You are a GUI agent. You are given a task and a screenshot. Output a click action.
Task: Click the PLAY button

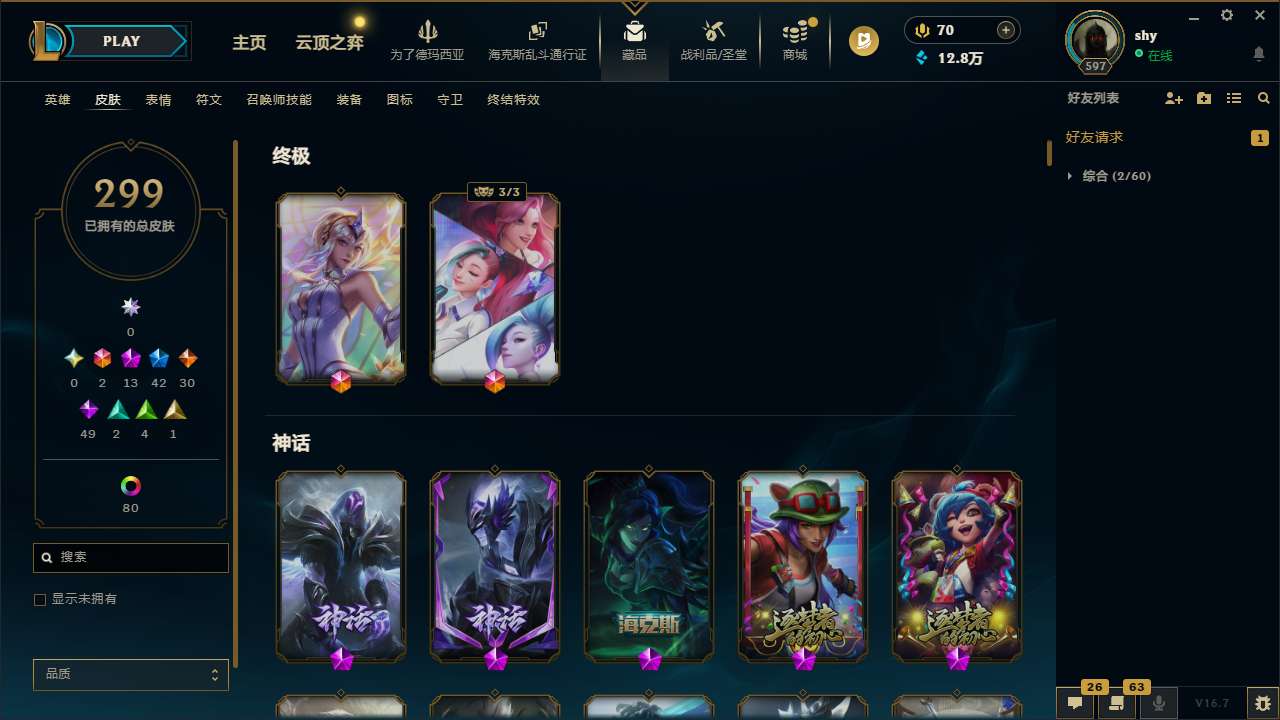click(121, 41)
